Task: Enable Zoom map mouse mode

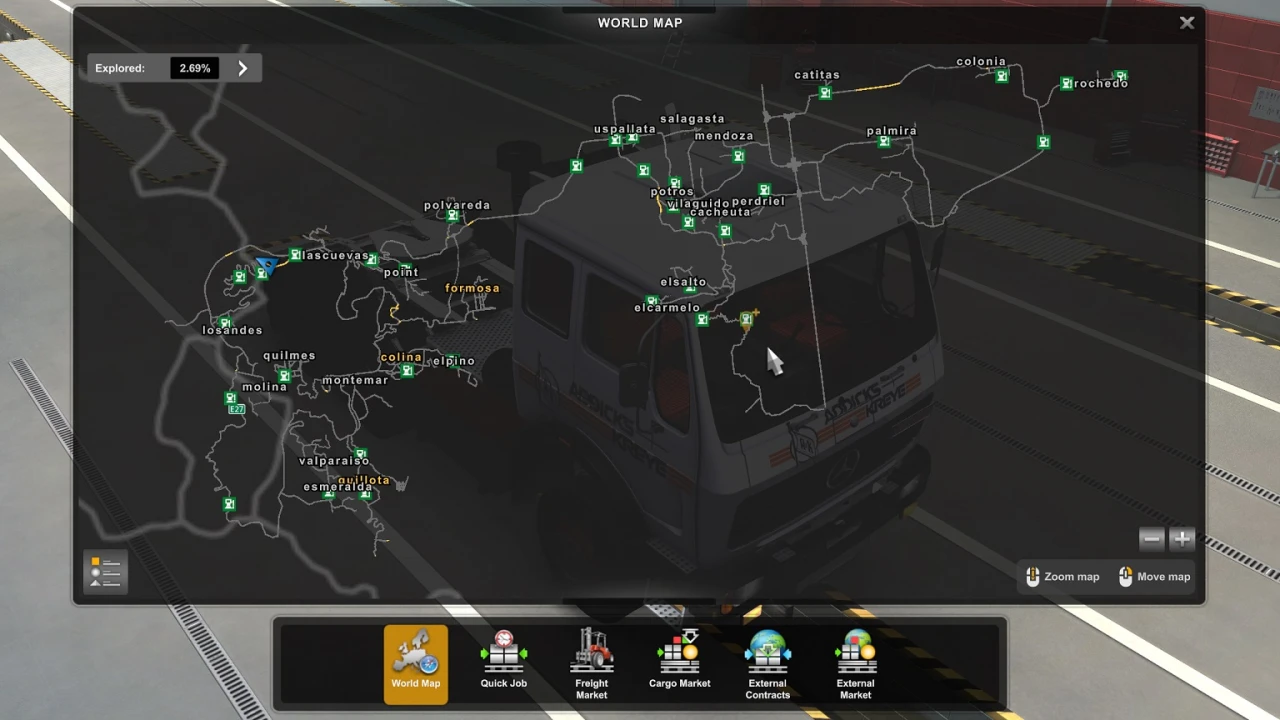Action: tap(1062, 576)
